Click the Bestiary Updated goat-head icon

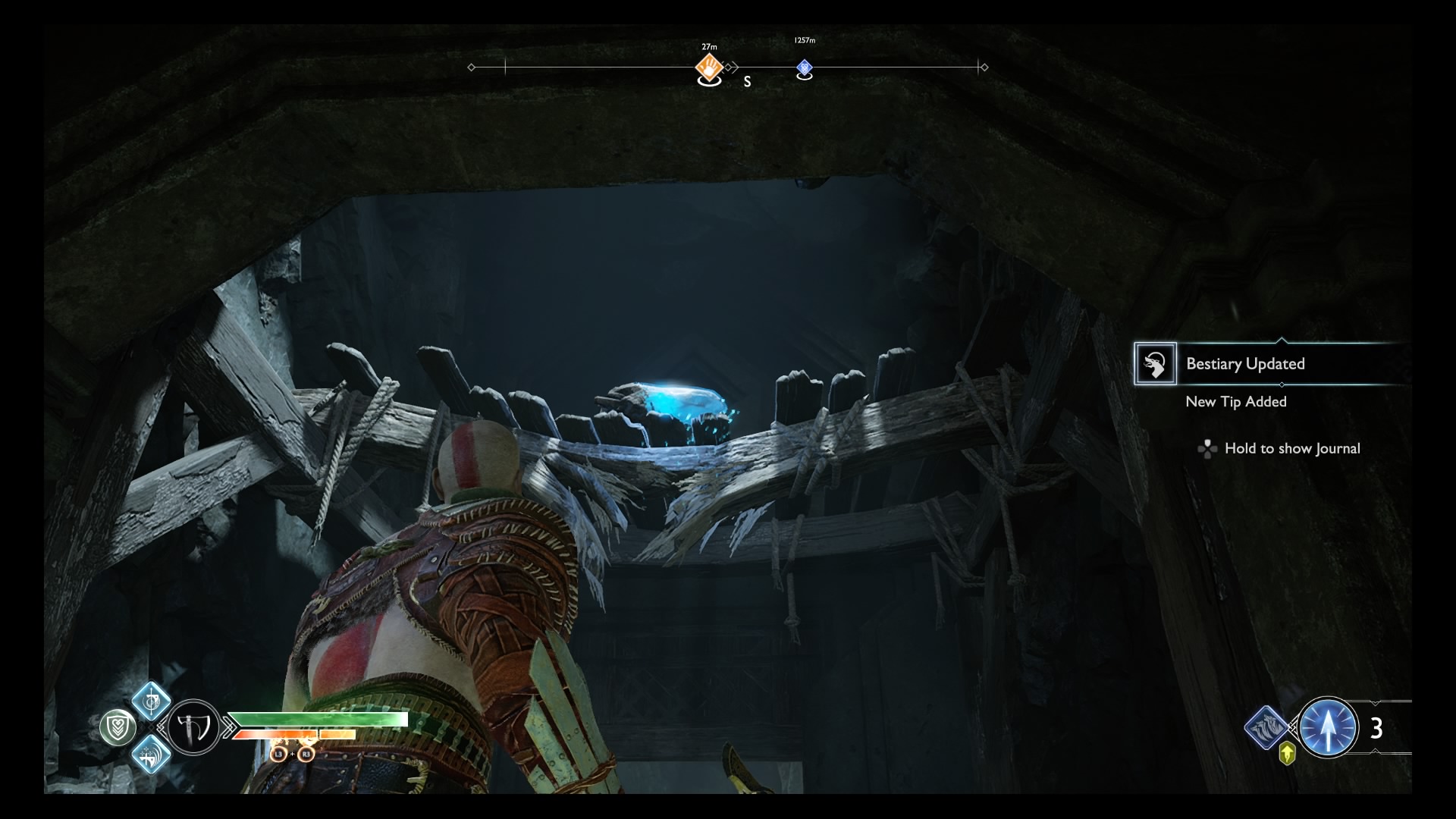(1156, 364)
